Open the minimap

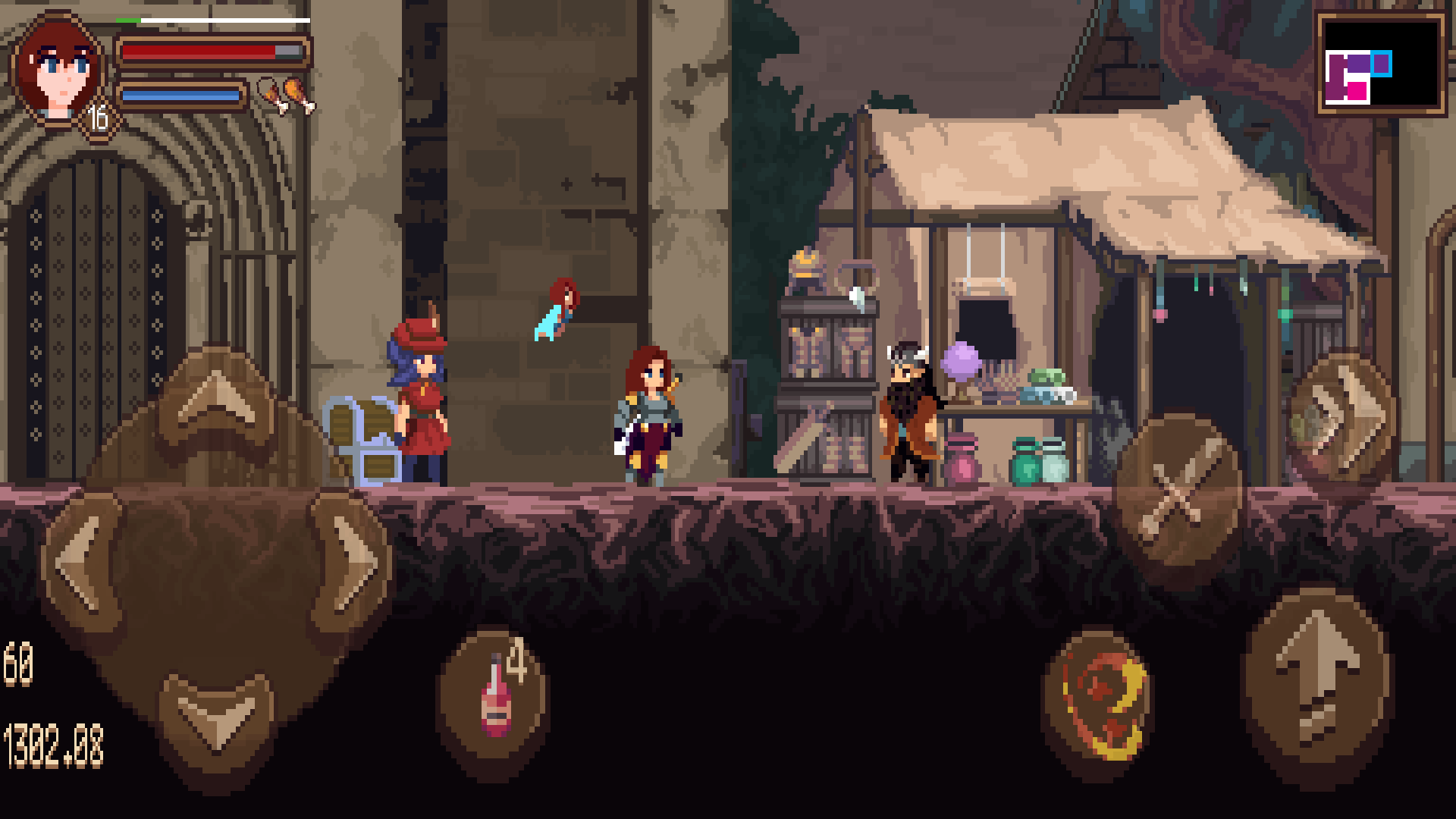point(1380,64)
